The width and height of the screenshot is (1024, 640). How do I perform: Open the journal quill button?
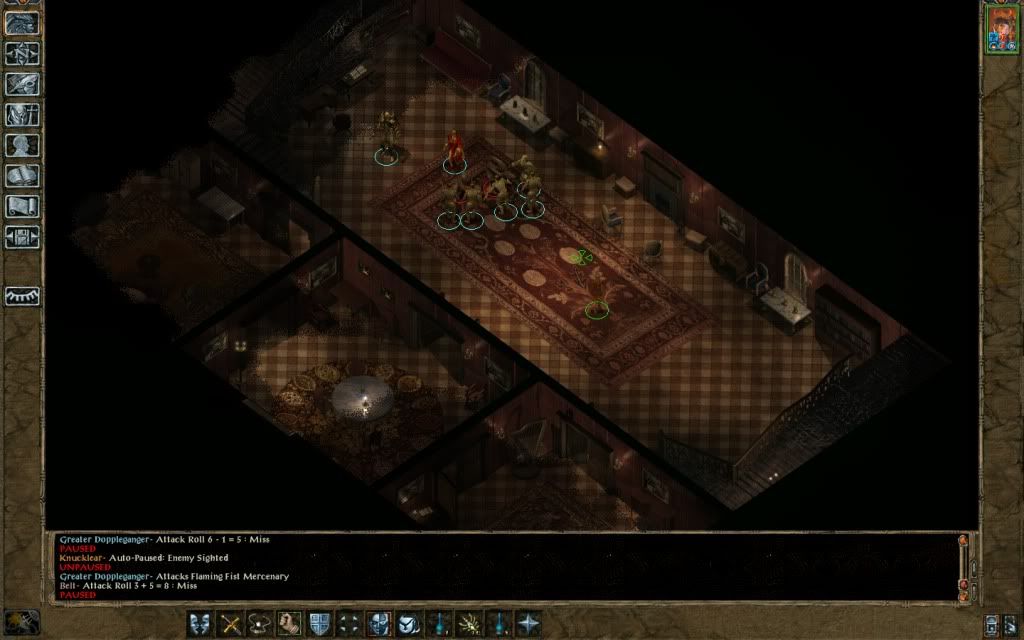[22, 84]
